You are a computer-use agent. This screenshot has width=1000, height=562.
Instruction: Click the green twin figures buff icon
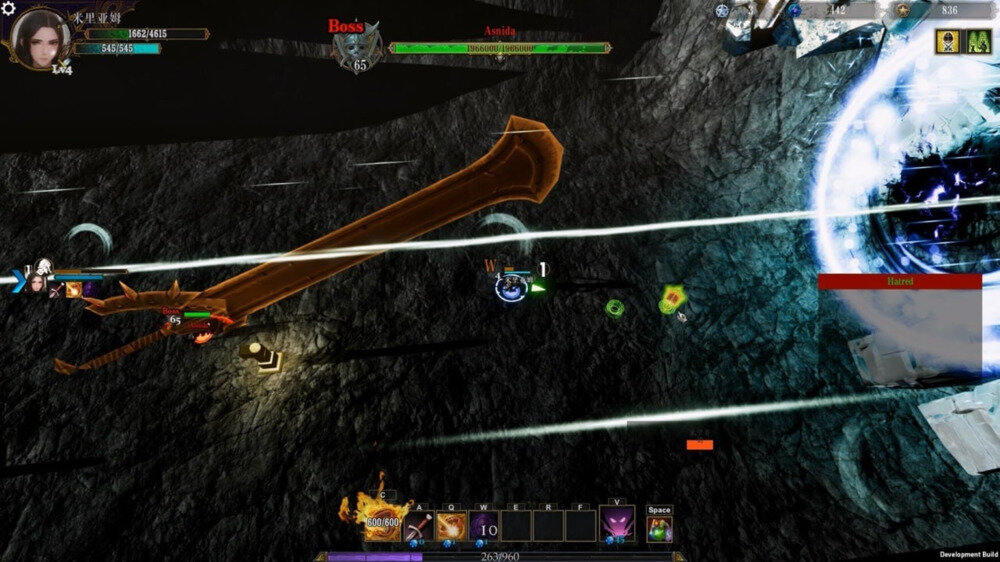coord(977,41)
